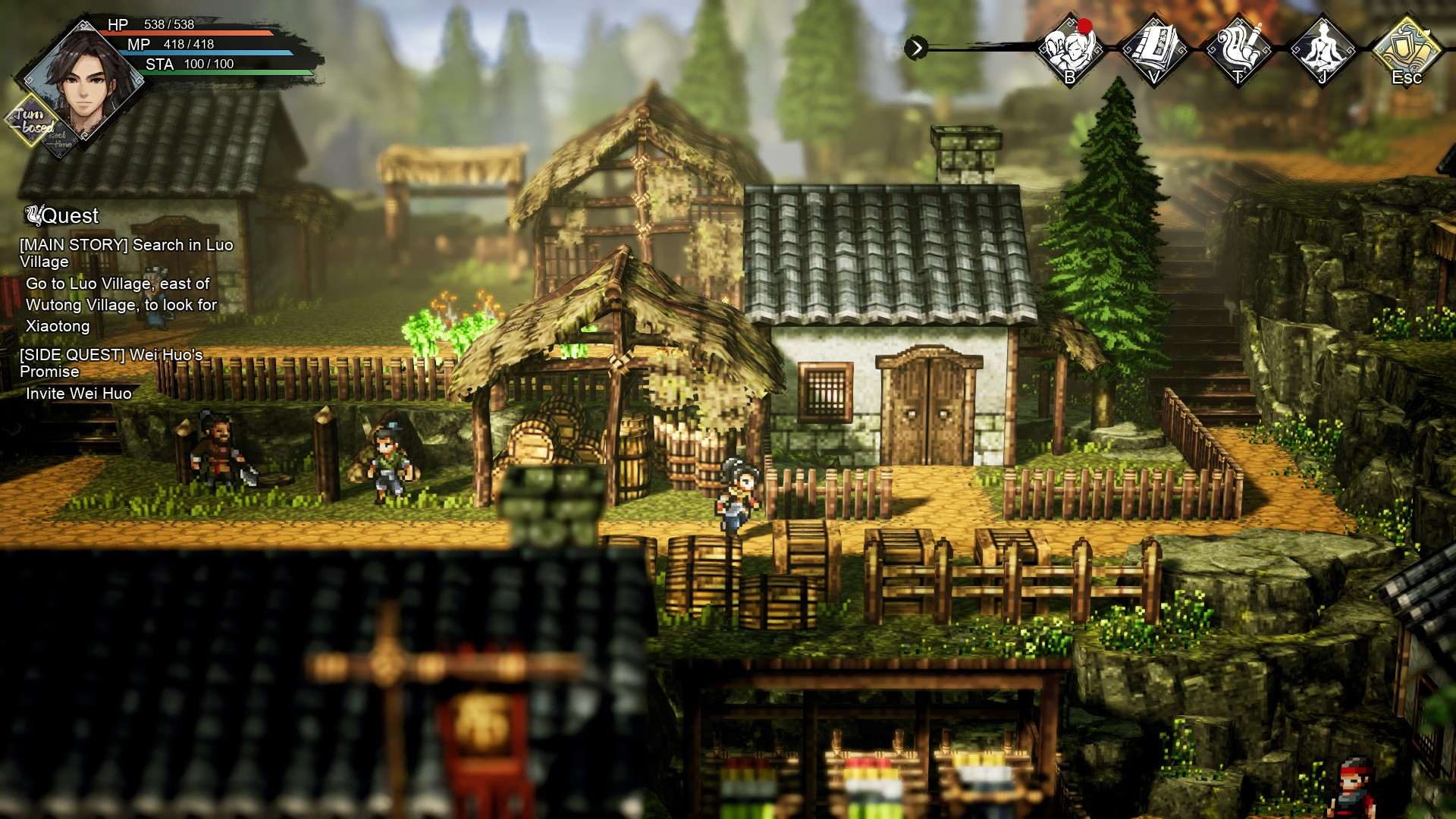Open the quest scroll and brush icon
The image size is (1456, 819).
point(1238,49)
